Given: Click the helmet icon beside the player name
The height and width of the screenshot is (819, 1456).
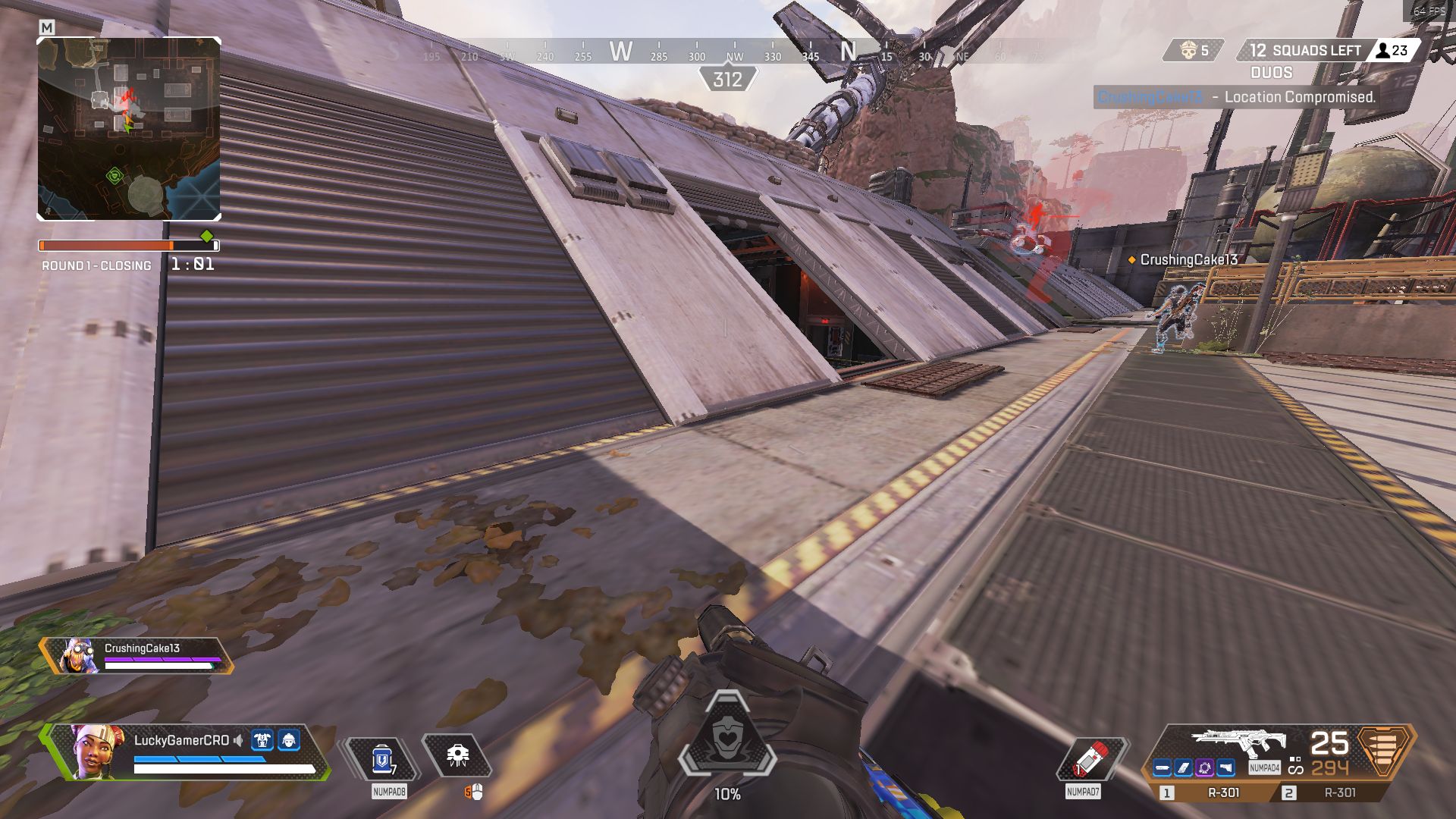Looking at the screenshot, I should point(289,740).
